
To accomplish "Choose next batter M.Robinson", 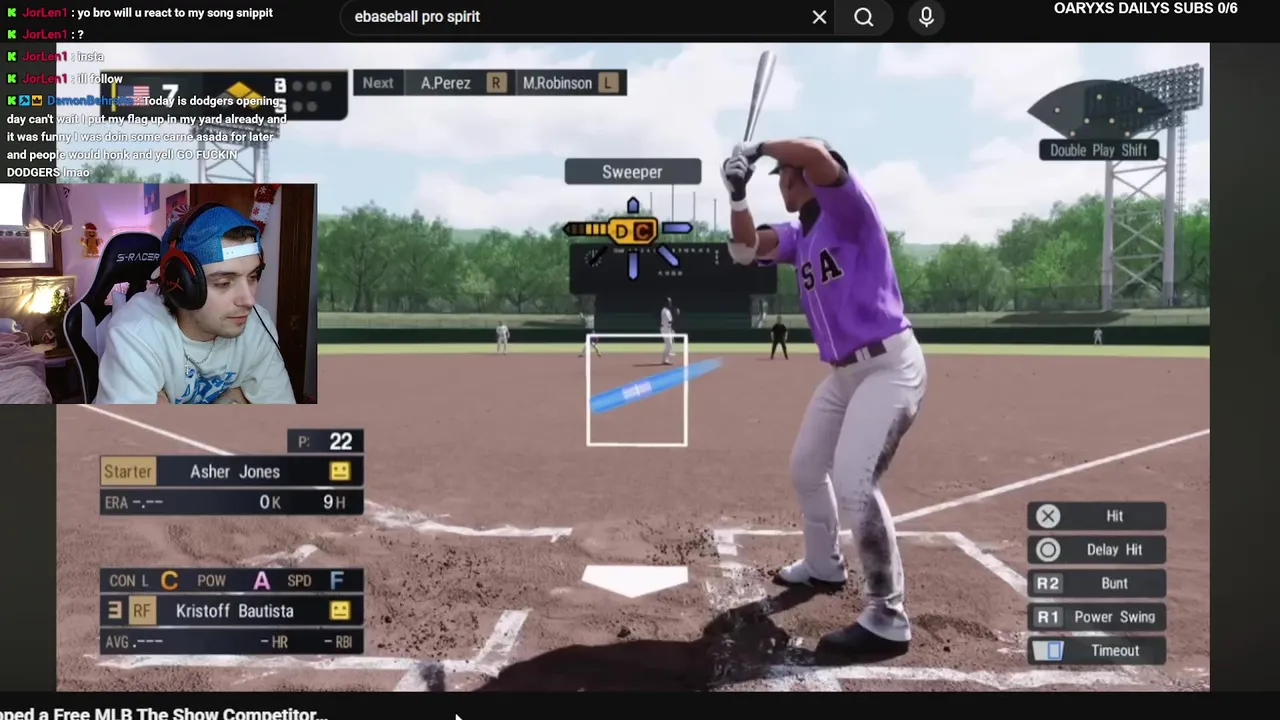I will (557, 83).
